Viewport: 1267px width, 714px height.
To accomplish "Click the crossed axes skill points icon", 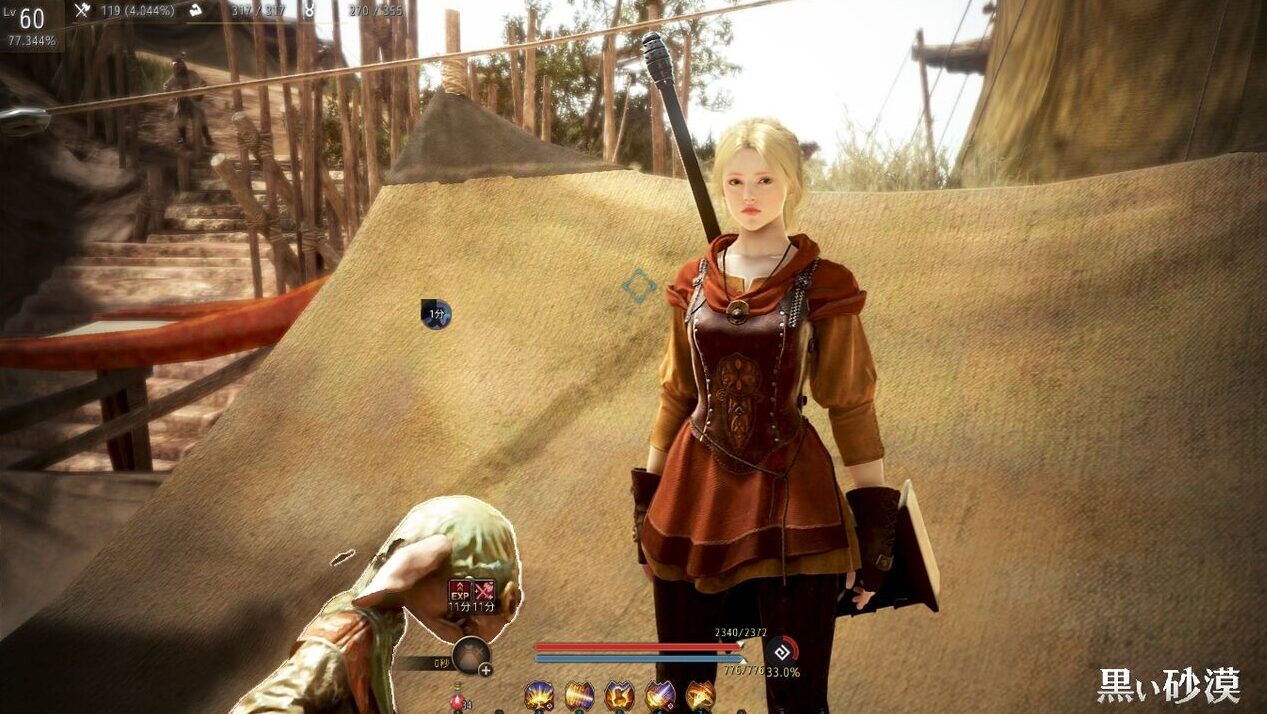I will click(x=82, y=11).
